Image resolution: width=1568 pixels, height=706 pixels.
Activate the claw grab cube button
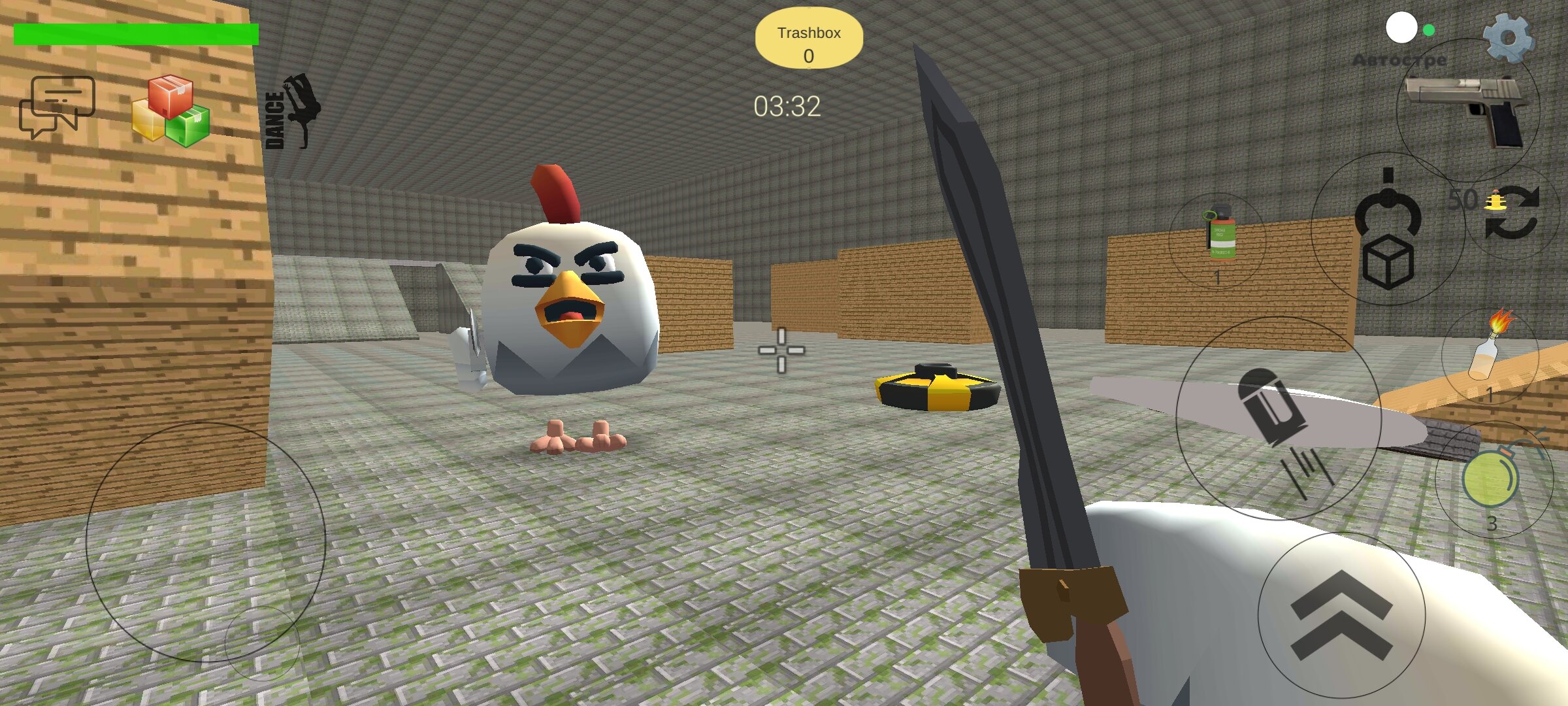pos(1388,229)
